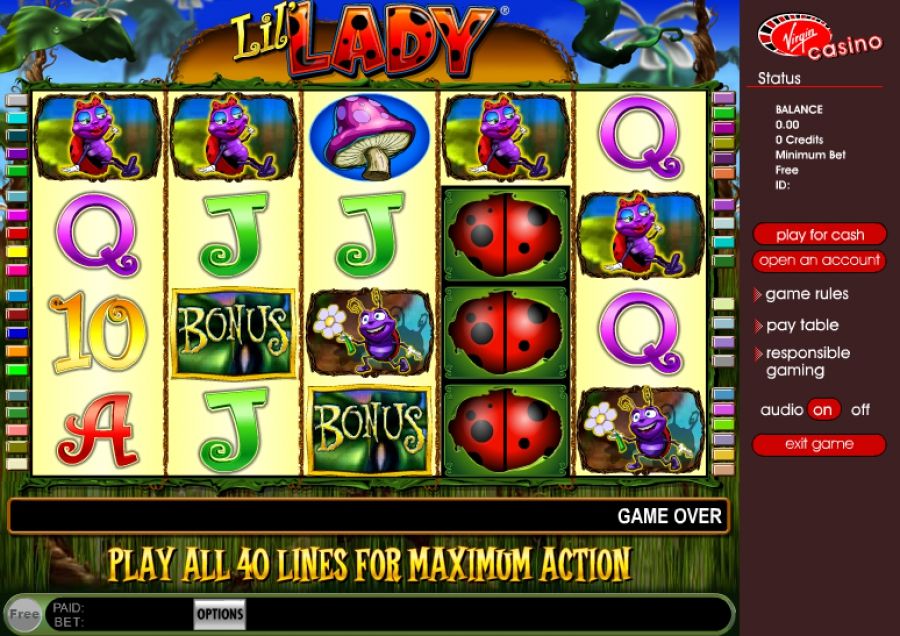Click the play for cash button
Image resolution: width=900 pixels, height=636 pixels.
[819, 235]
